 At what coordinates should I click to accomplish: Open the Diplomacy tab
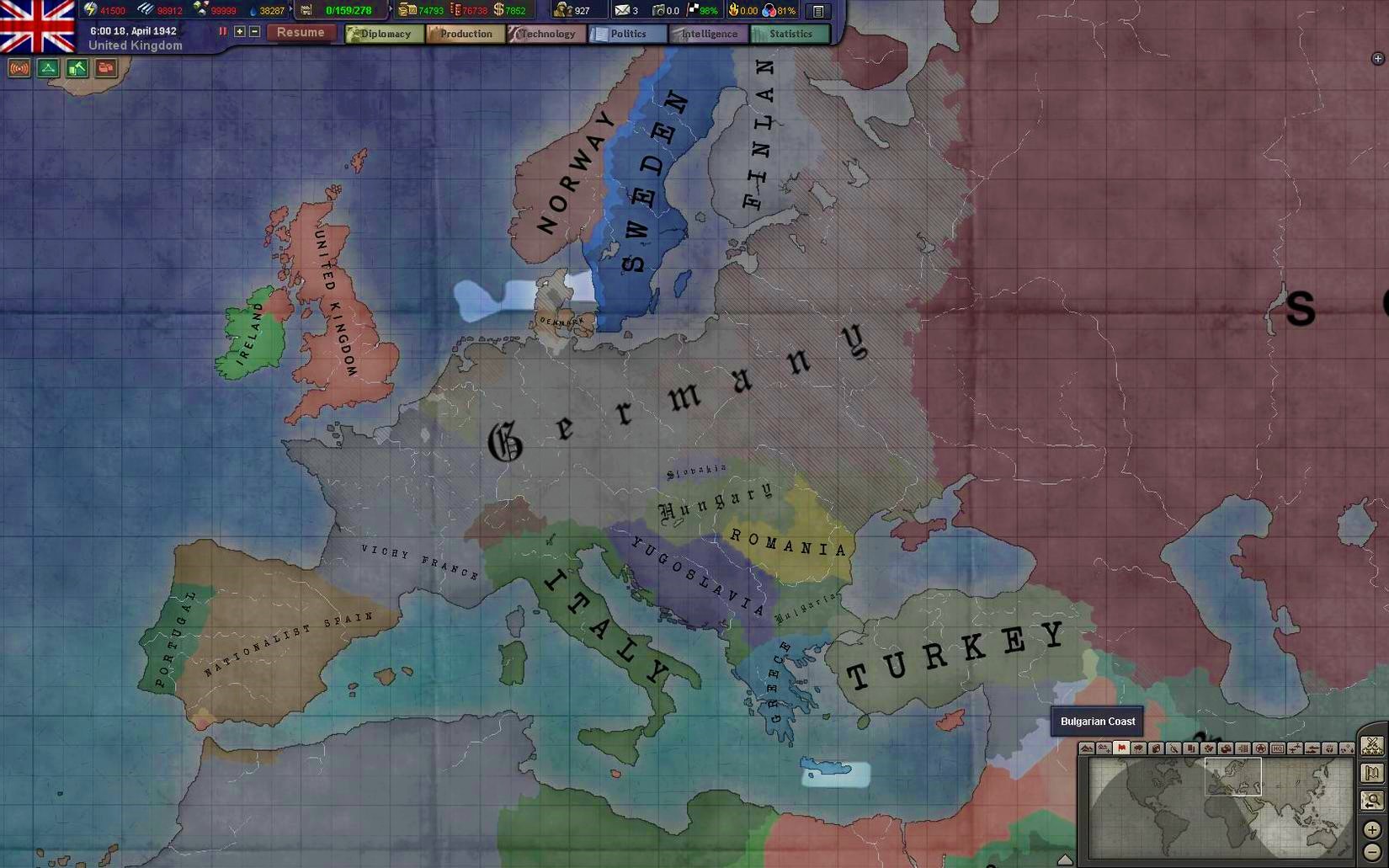[x=384, y=34]
